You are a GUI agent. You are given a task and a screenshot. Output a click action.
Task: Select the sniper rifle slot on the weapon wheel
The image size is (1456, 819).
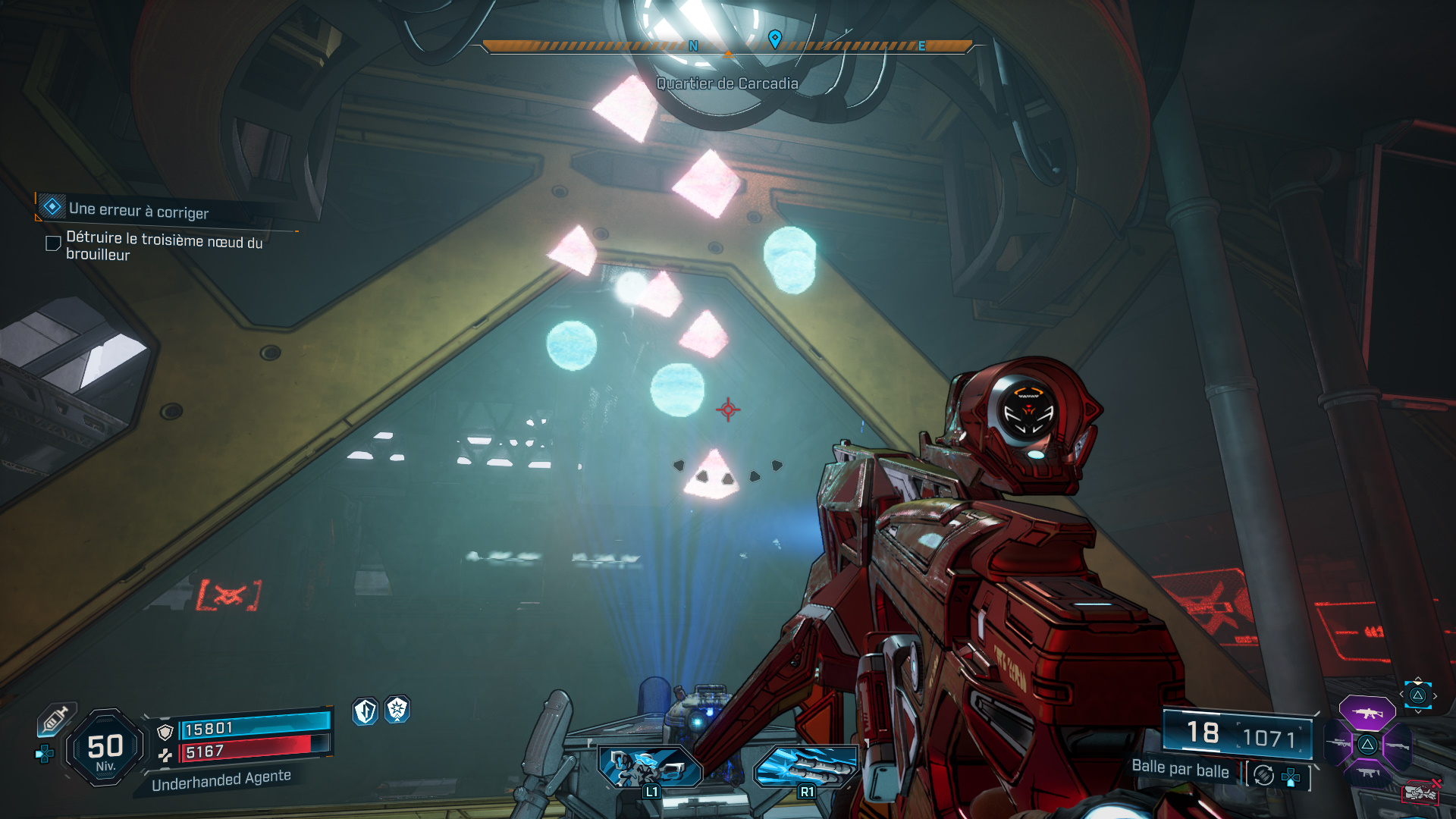point(1338,743)
